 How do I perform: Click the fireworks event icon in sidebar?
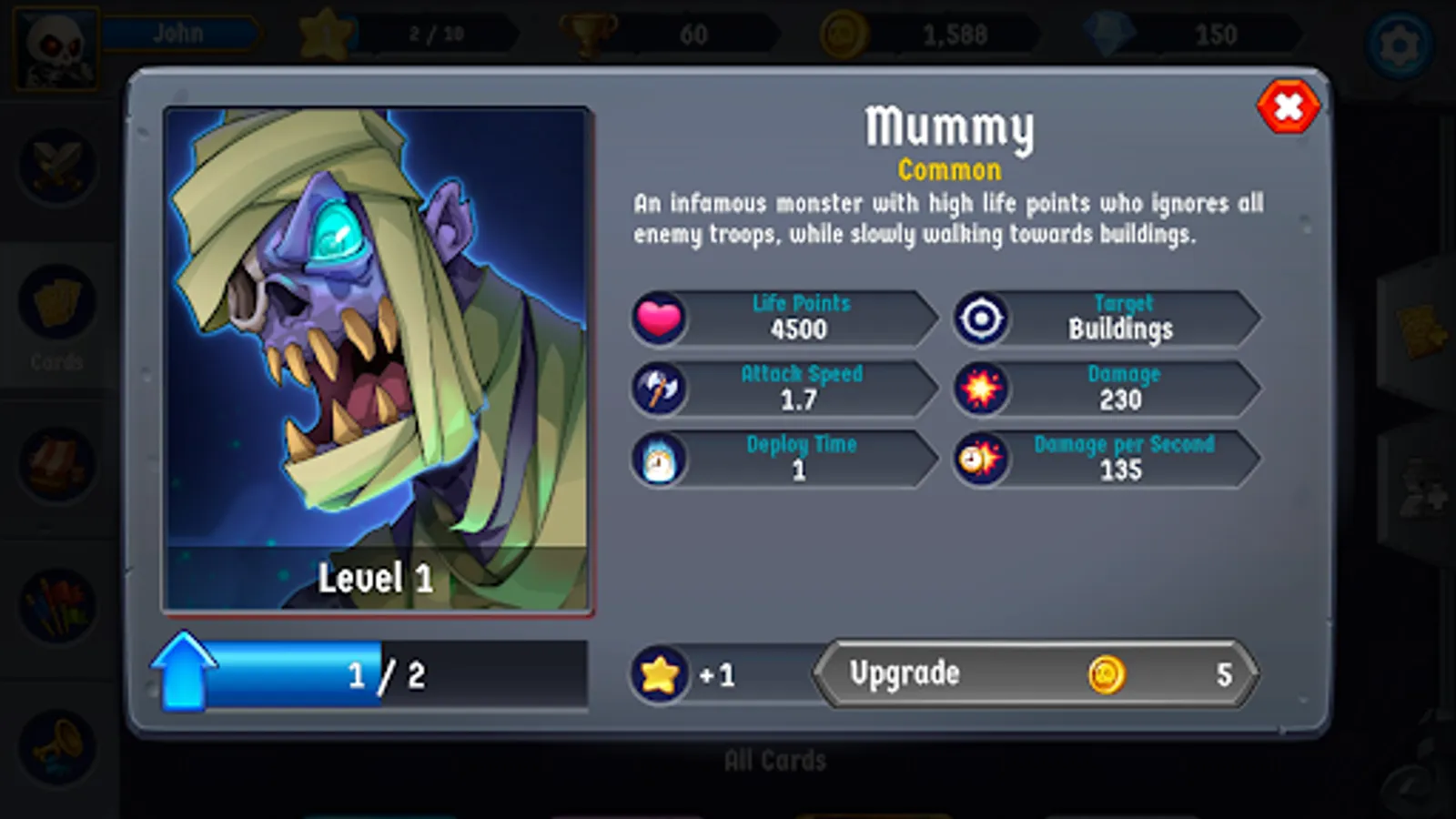click(x=57, y=601)
